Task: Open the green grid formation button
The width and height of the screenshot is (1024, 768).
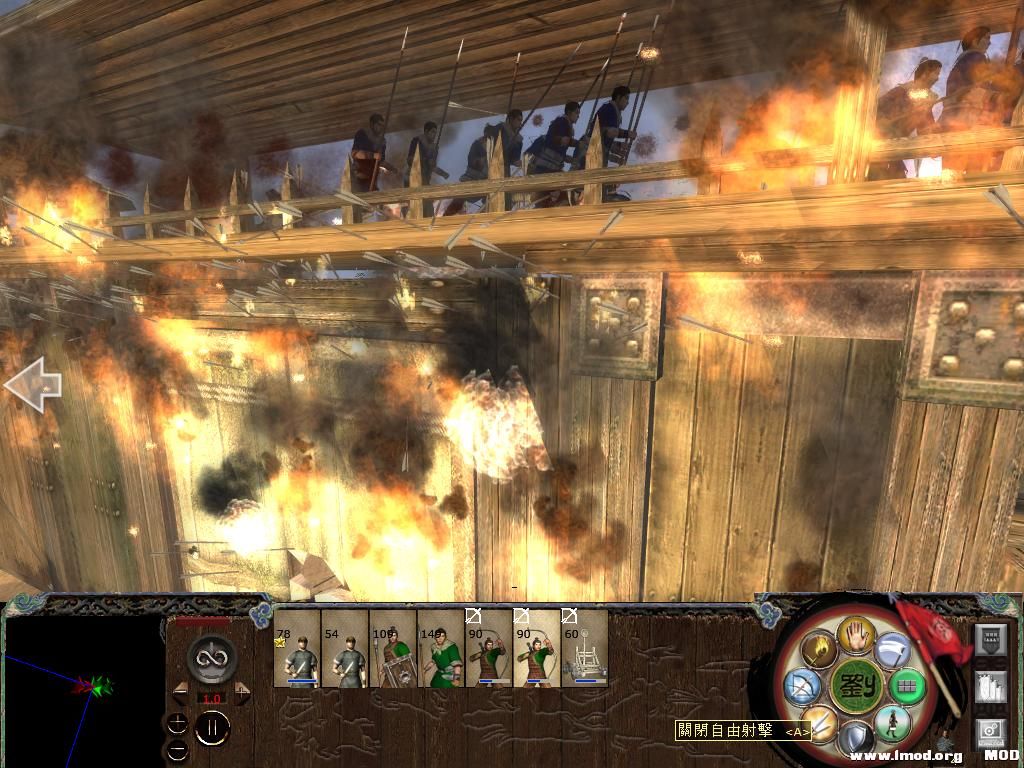Action: (908, 687)
